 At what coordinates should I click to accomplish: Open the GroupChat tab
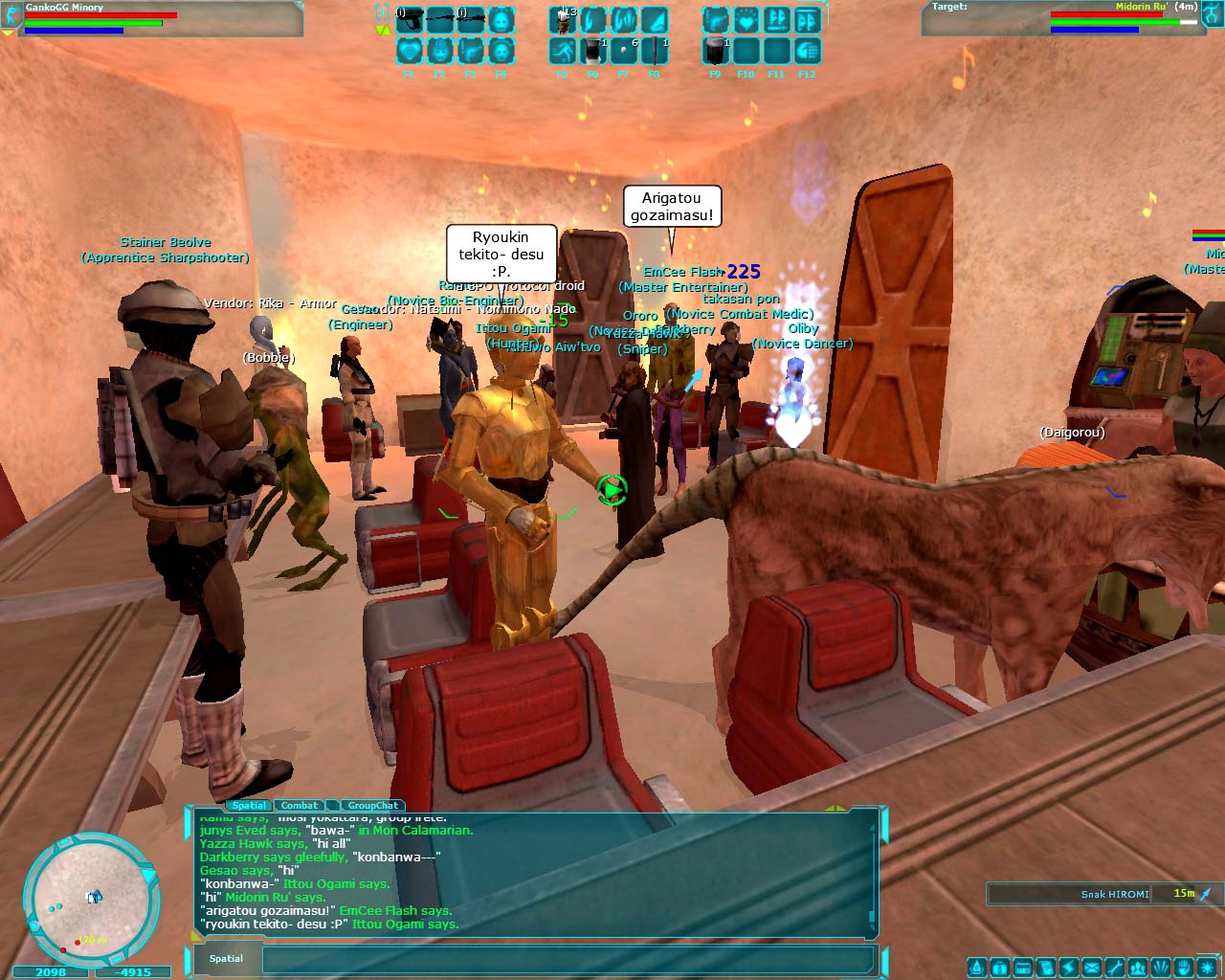372,806
